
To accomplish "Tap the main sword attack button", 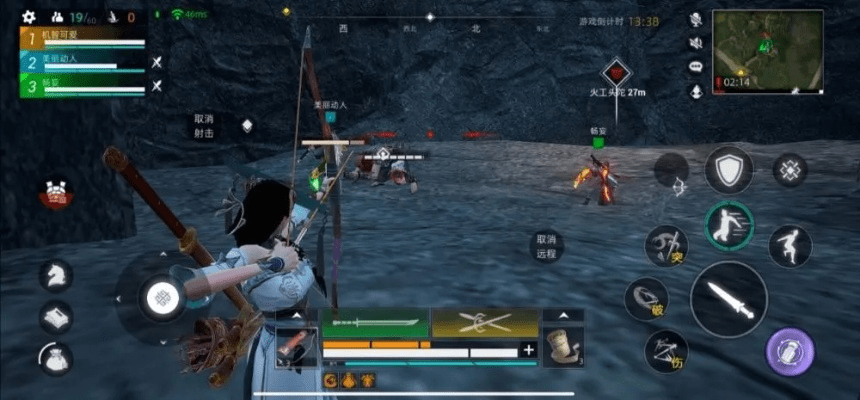I will click(x=729, y=299).
